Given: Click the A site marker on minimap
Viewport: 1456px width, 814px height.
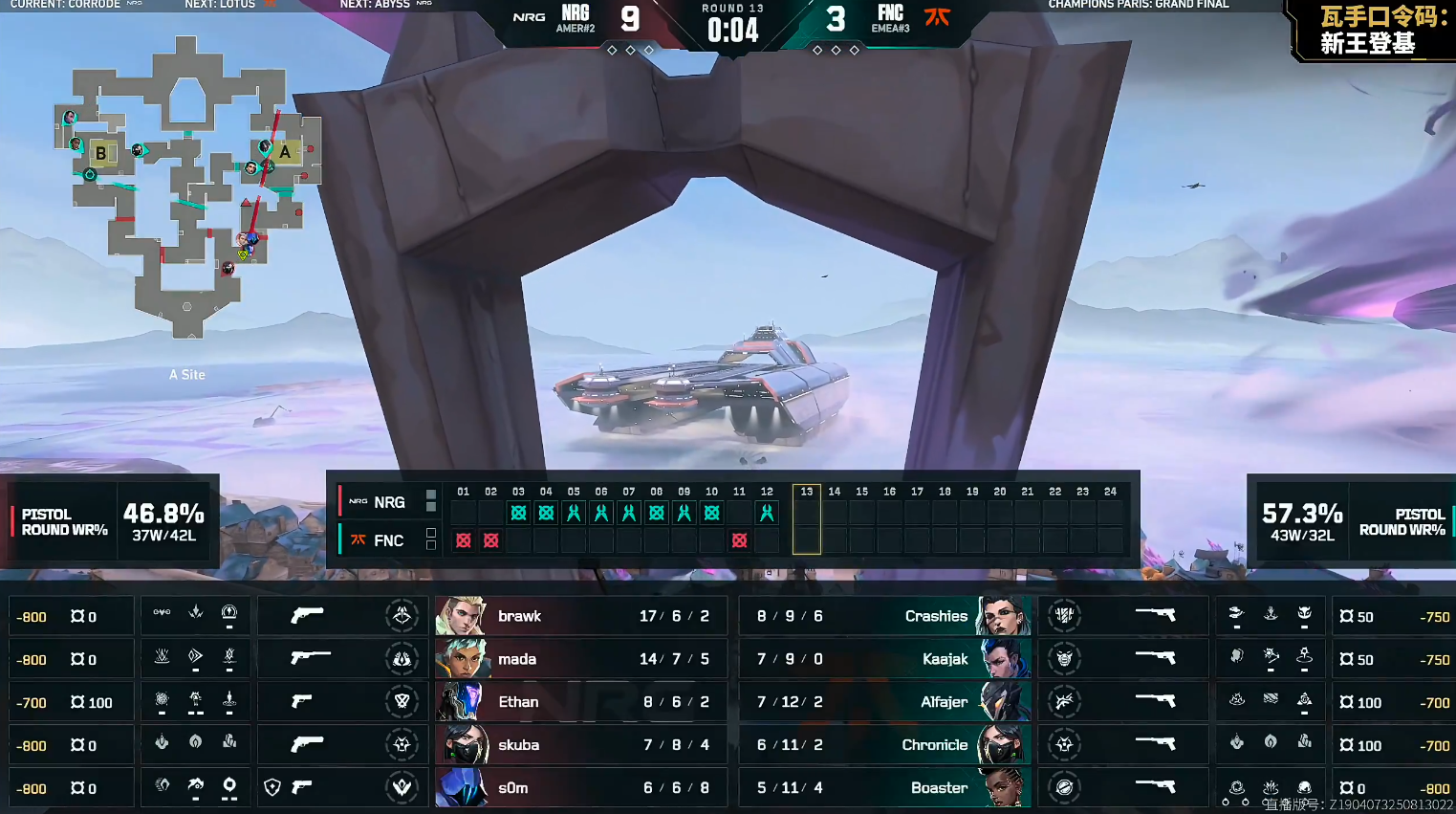Looking at the screenshot, I should point(285,151).
